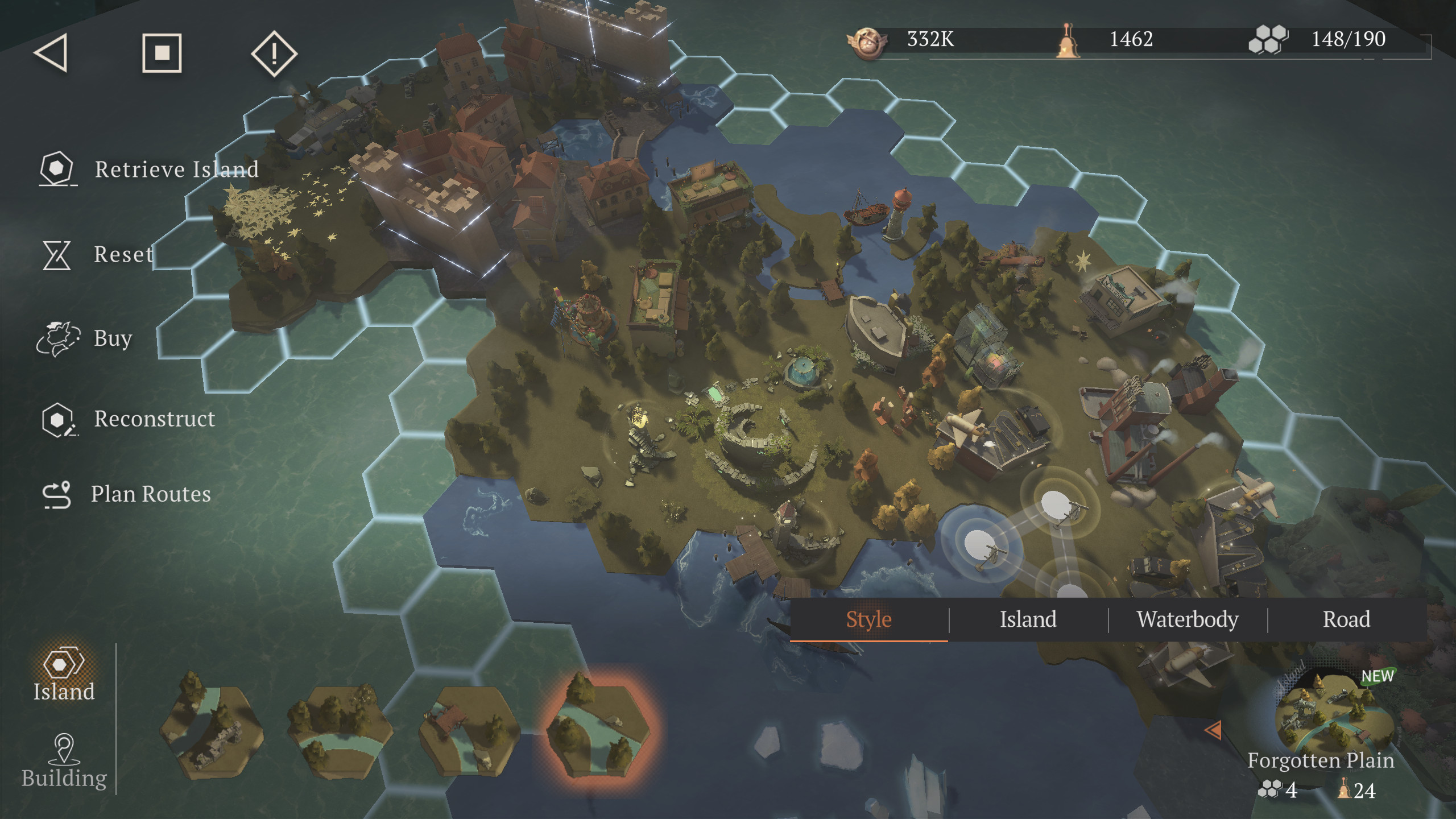Open the diamond exclamation info icon
1456x819 pixels.
coord(274,53)
